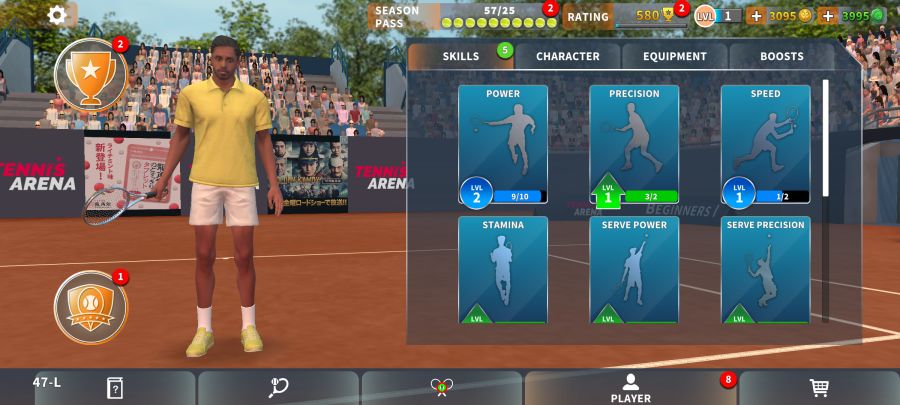Upgrade the Precision skill card
The image size is (900, 405).
(634, 144)
